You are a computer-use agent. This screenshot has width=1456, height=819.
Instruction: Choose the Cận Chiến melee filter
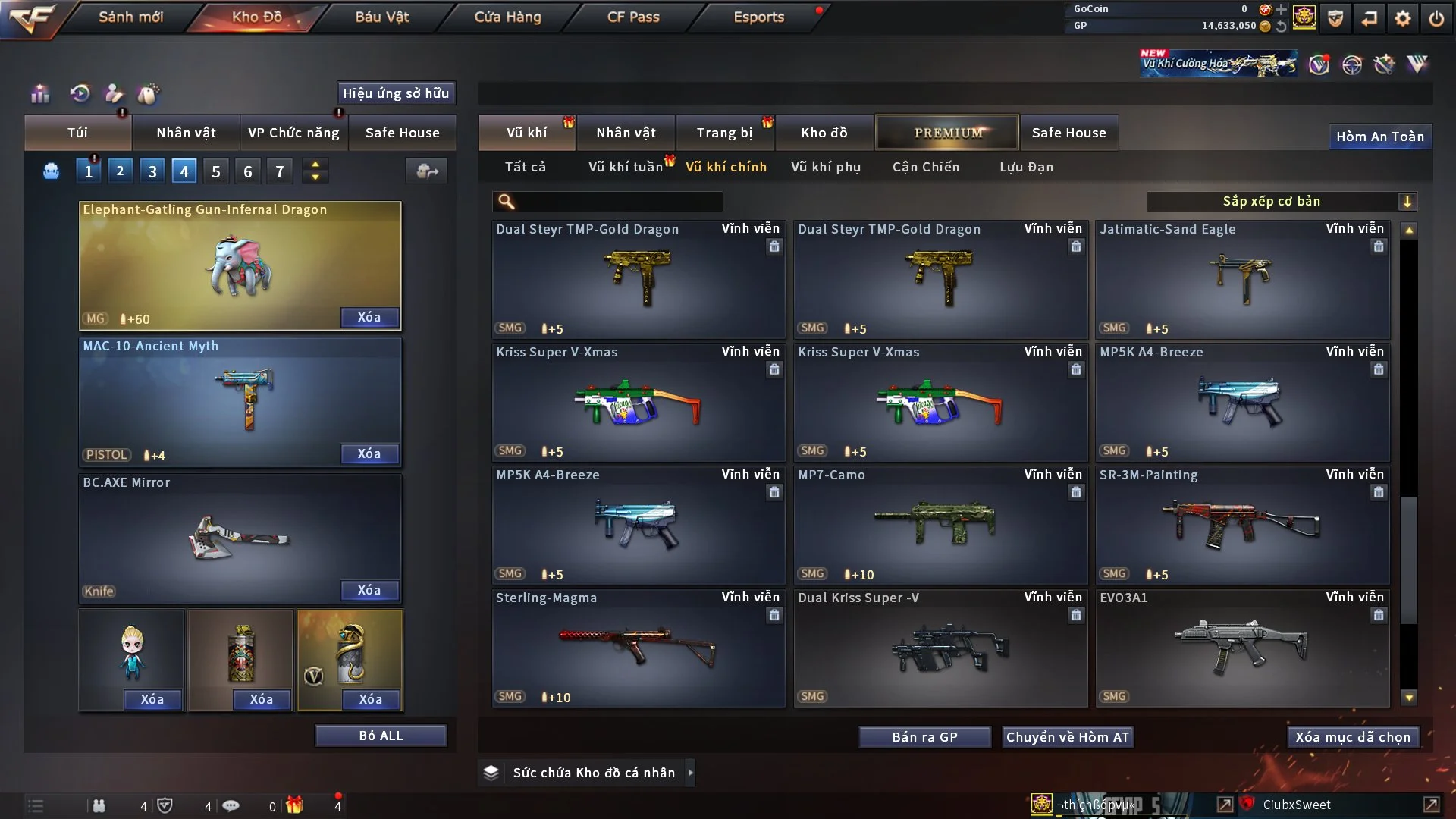coord(926,167)
